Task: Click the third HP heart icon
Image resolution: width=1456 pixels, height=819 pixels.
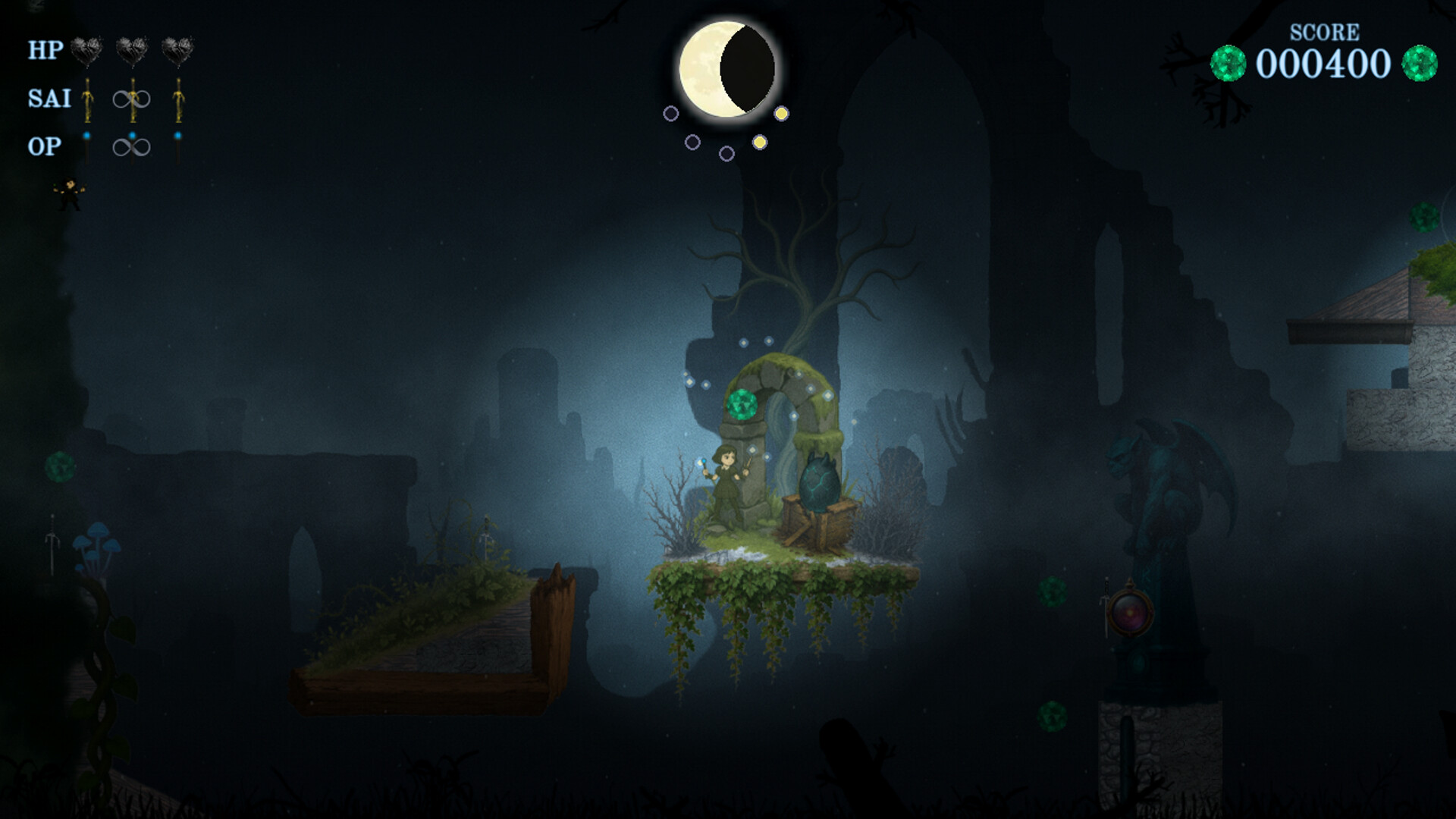Action: point(176,51)
